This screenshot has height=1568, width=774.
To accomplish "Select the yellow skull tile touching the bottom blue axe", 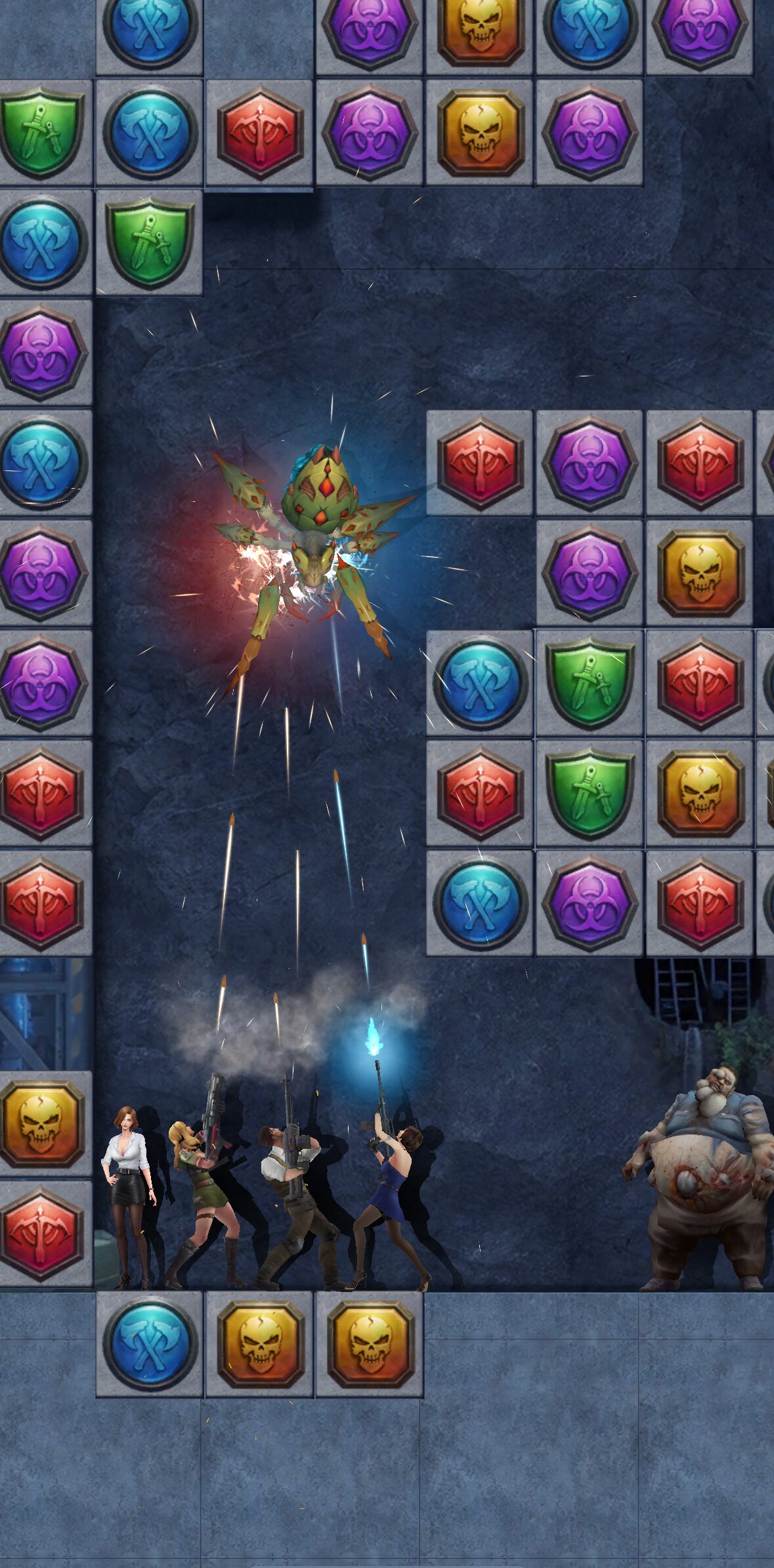I will click(259, 1344).
